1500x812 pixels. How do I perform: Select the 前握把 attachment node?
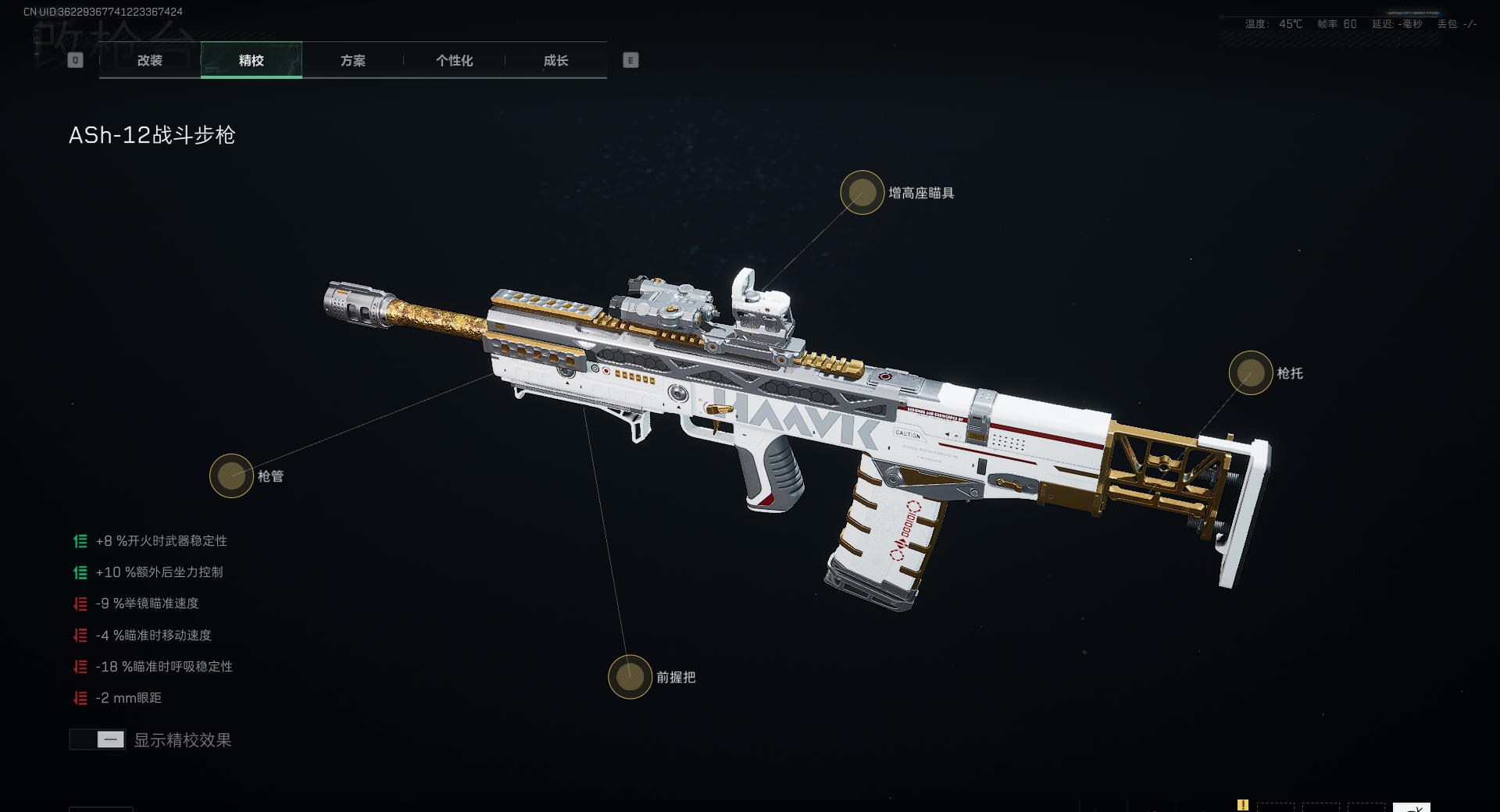pos(630,677)
